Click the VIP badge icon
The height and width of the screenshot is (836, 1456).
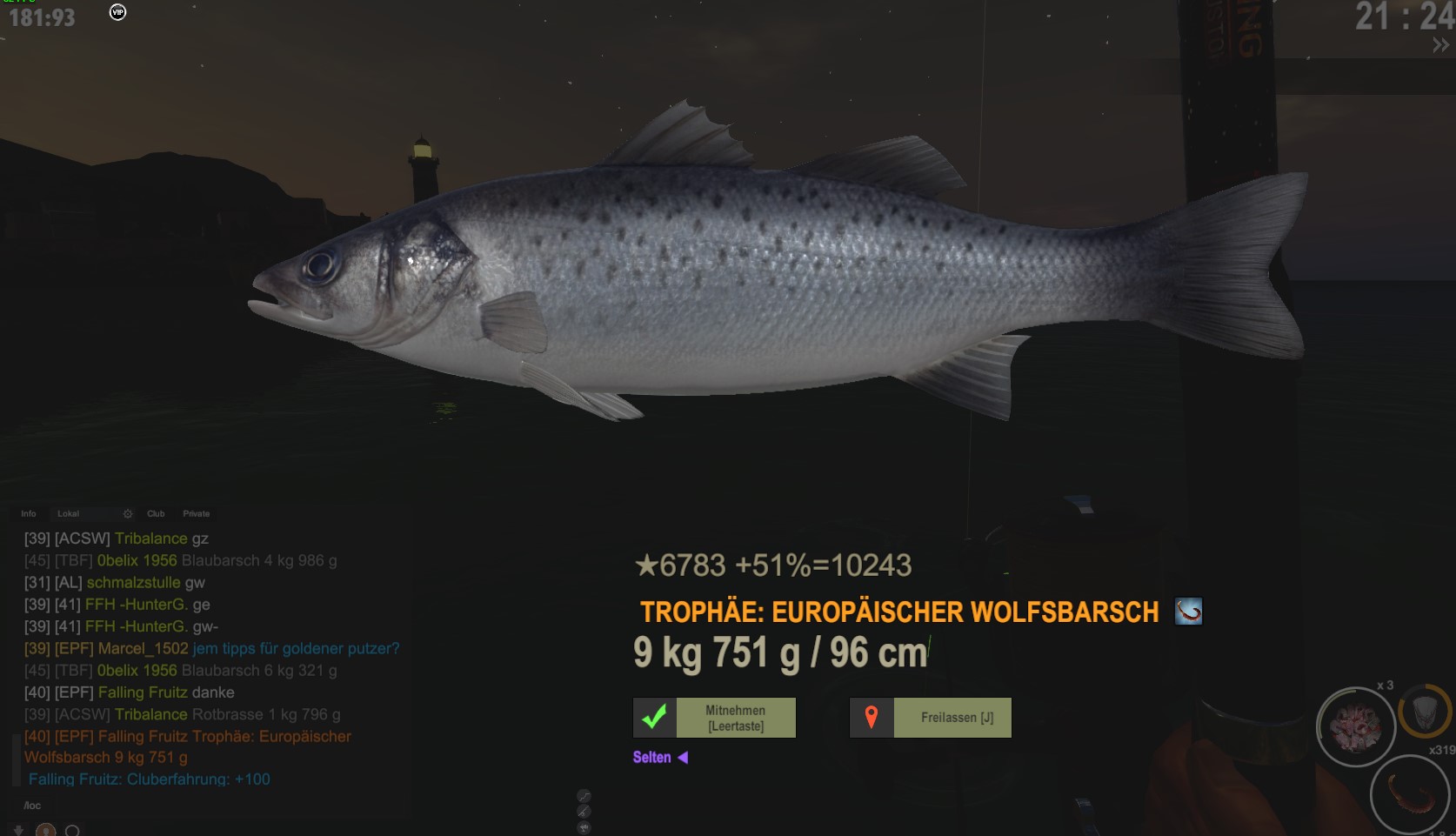pyautogui.click(x=117, y=12)
